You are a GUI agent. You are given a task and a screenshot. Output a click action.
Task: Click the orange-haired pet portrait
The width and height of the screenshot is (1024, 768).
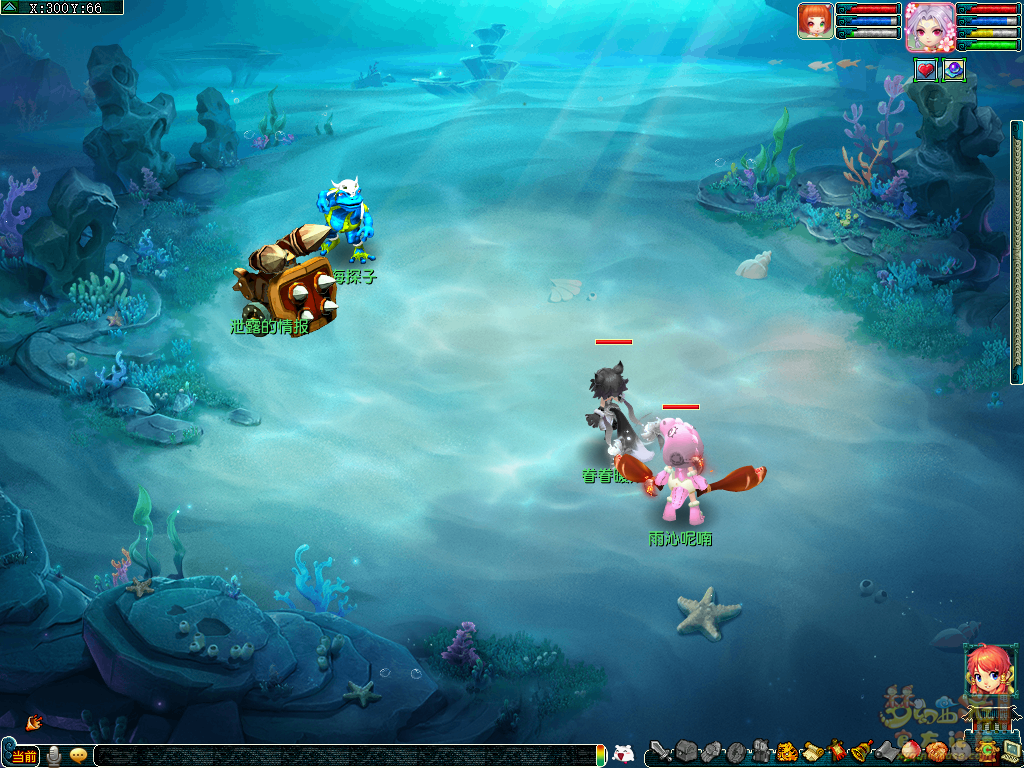pos(815,21)
